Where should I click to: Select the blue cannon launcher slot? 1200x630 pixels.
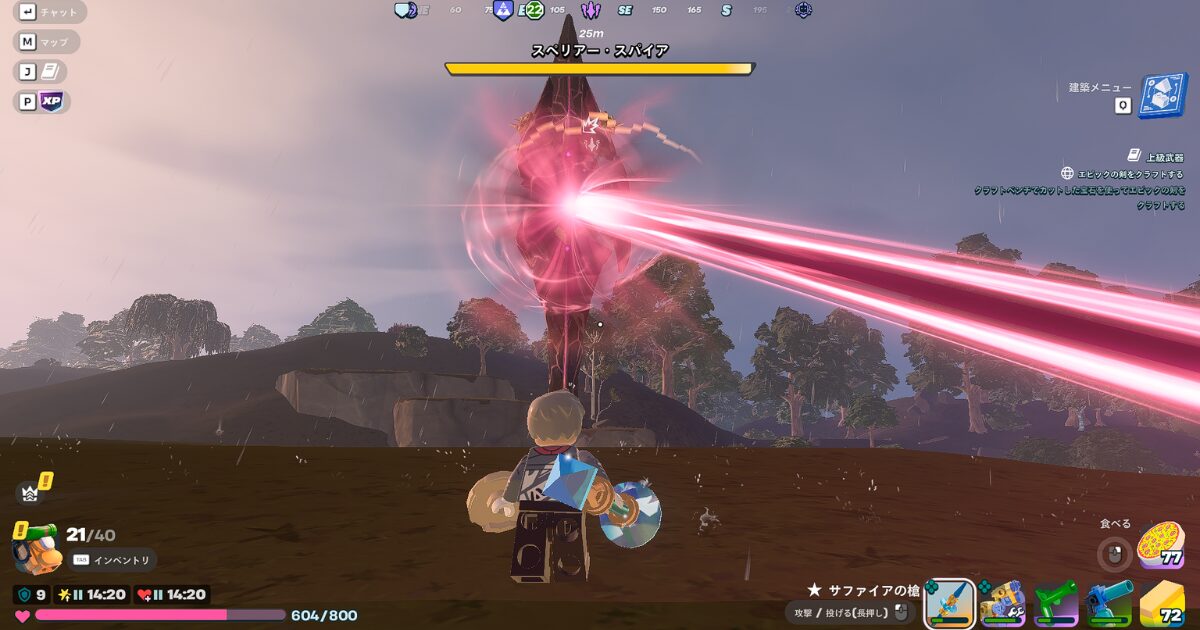(1109, 604)
